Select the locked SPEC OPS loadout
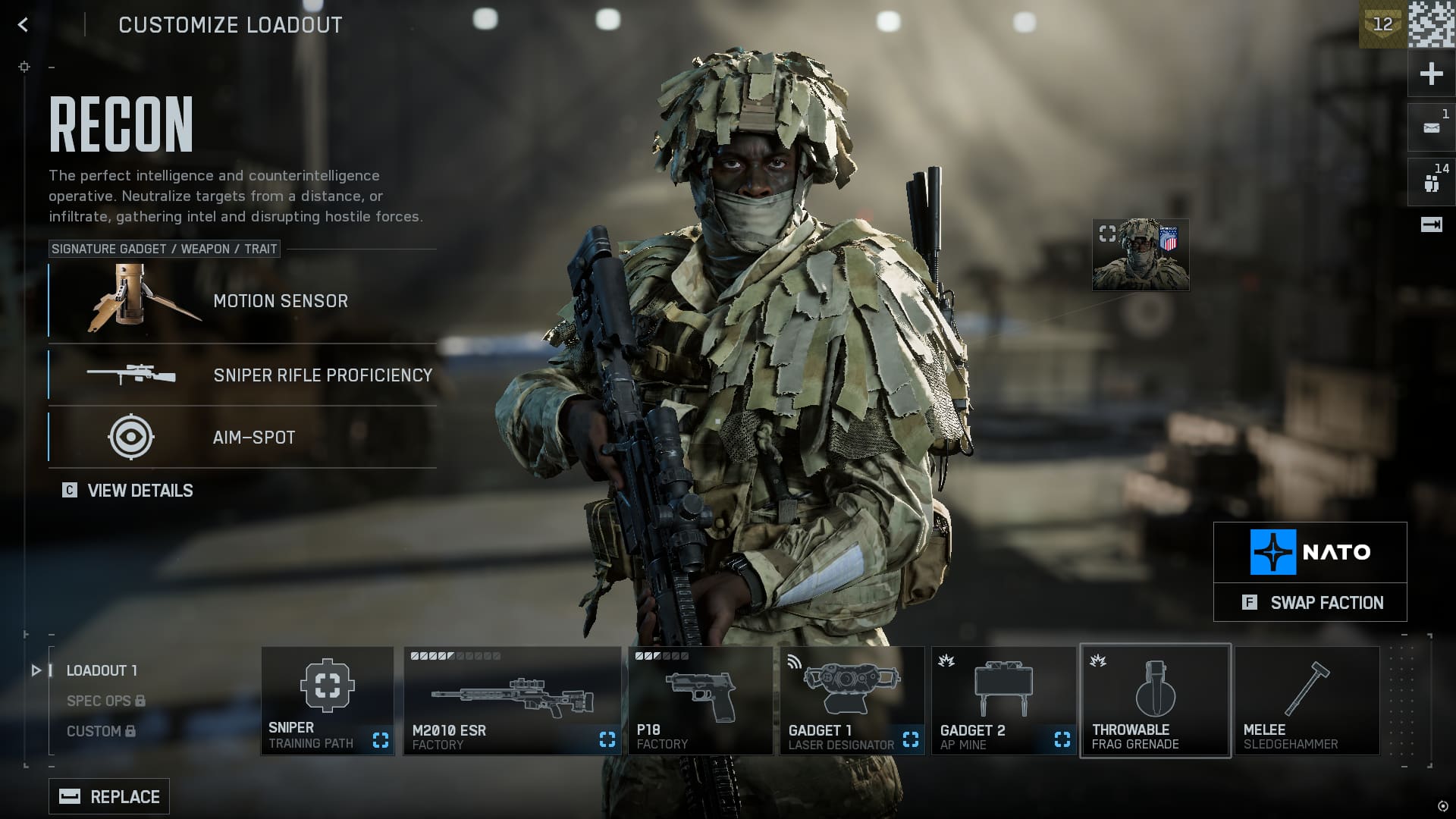 pos(99,701)
